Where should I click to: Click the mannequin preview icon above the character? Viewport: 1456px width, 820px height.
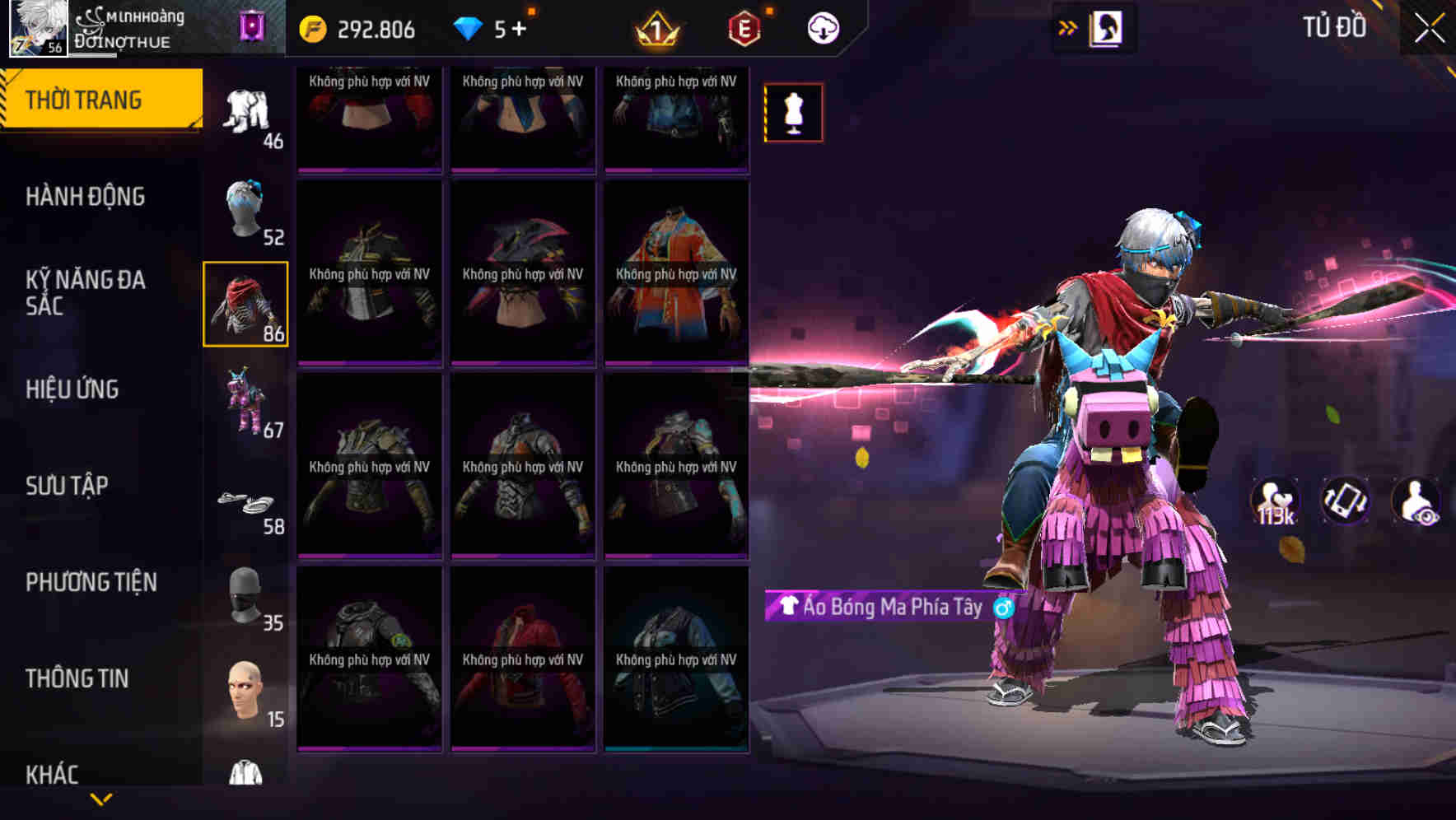pos(793,112)
